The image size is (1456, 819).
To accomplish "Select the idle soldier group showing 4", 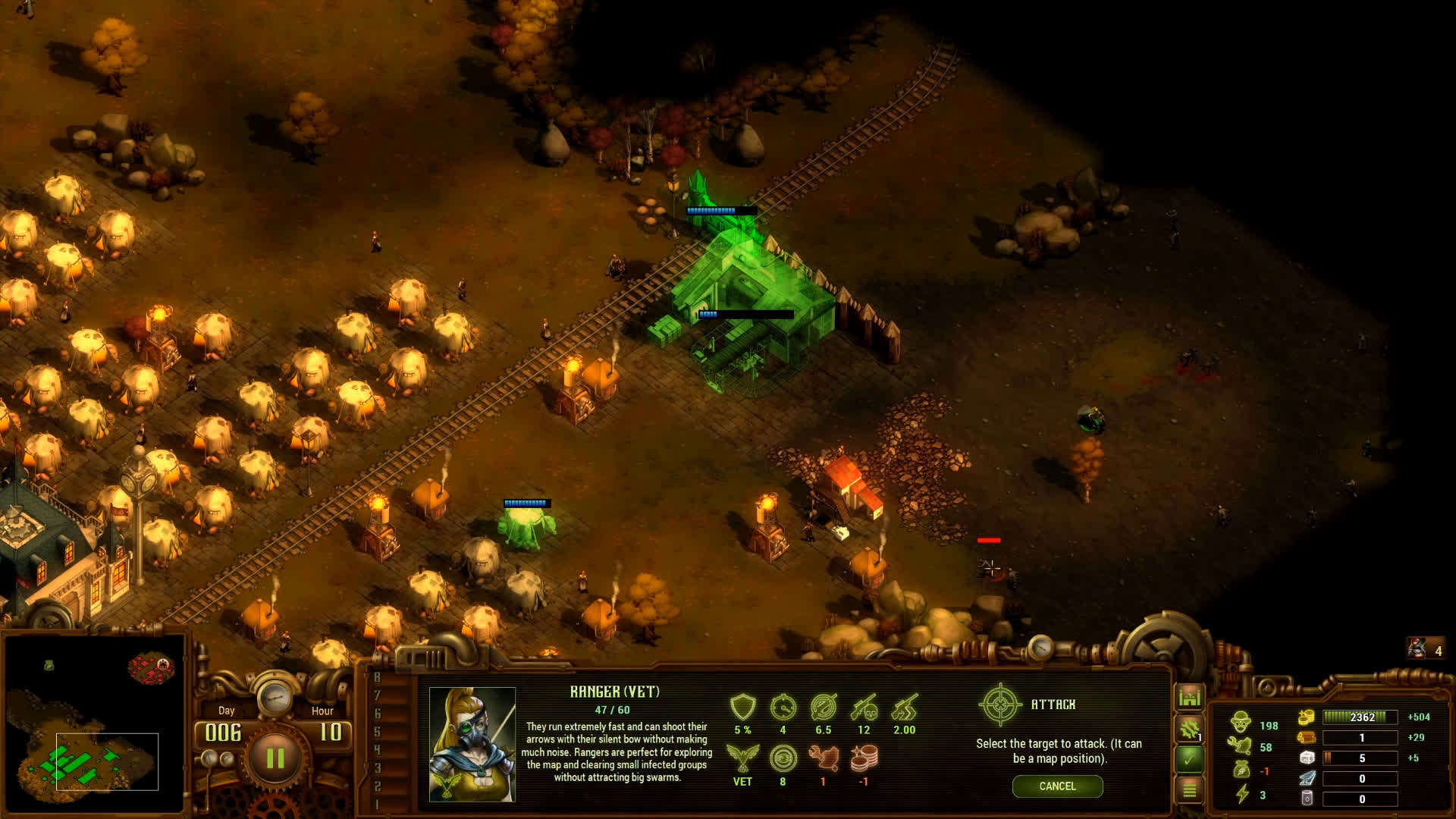I will (1426, 649).
